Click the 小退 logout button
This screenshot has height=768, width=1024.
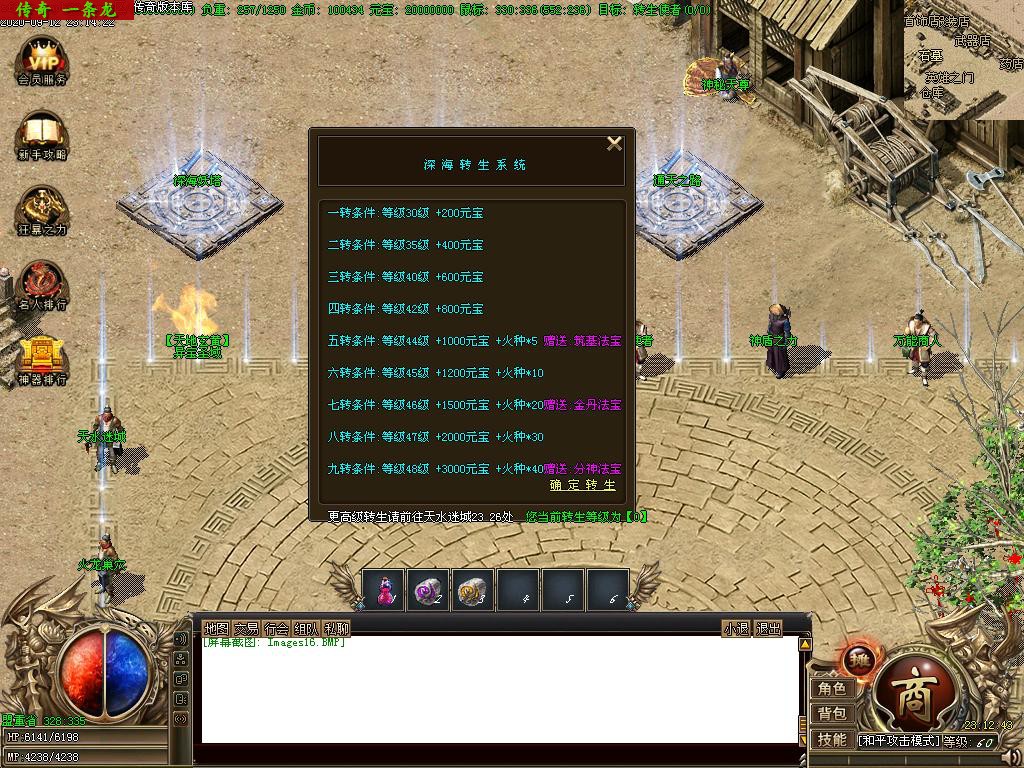pyautogui.click(x=736, y=629)
